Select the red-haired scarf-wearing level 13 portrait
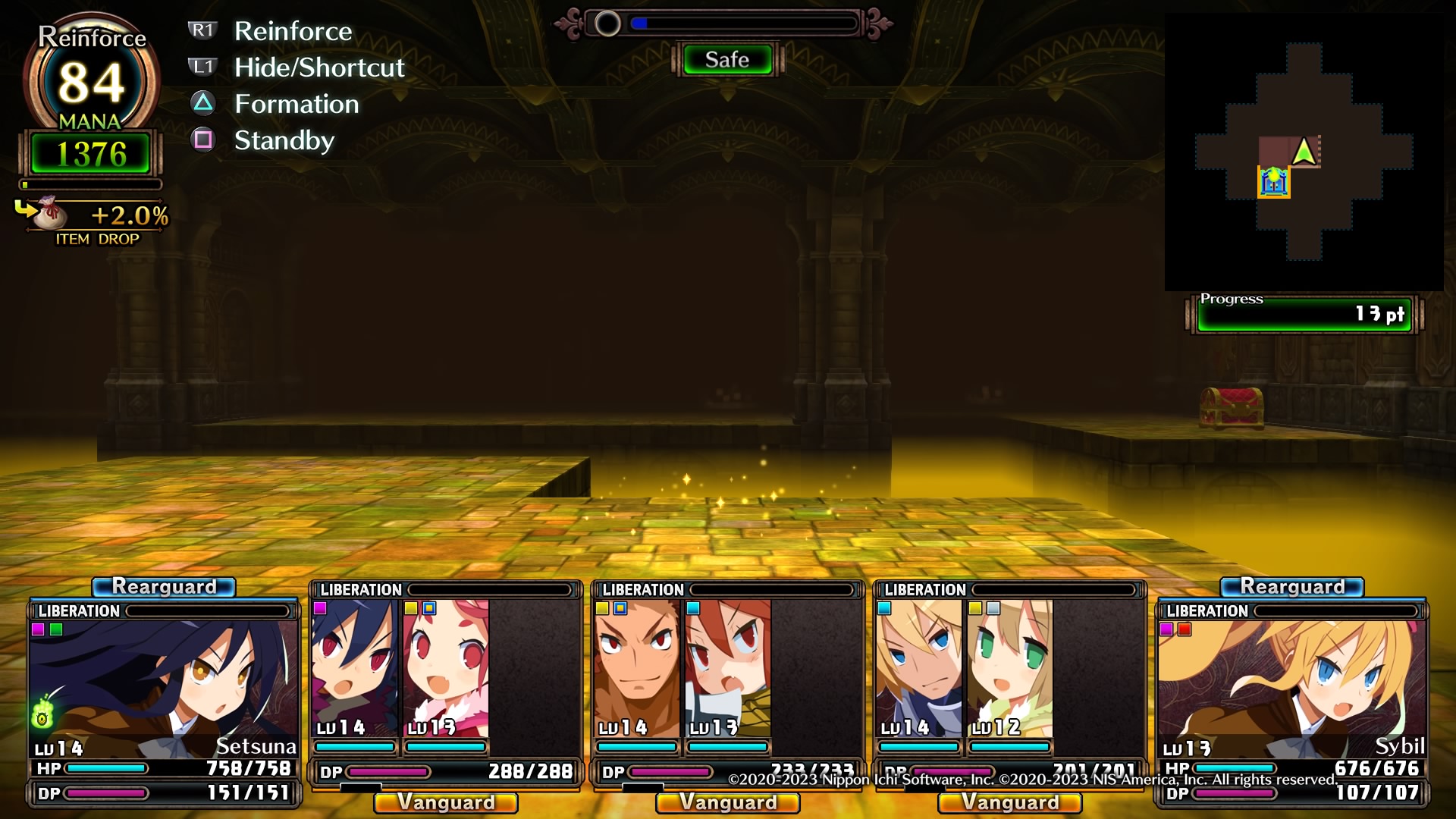 (x=728, y=667)
